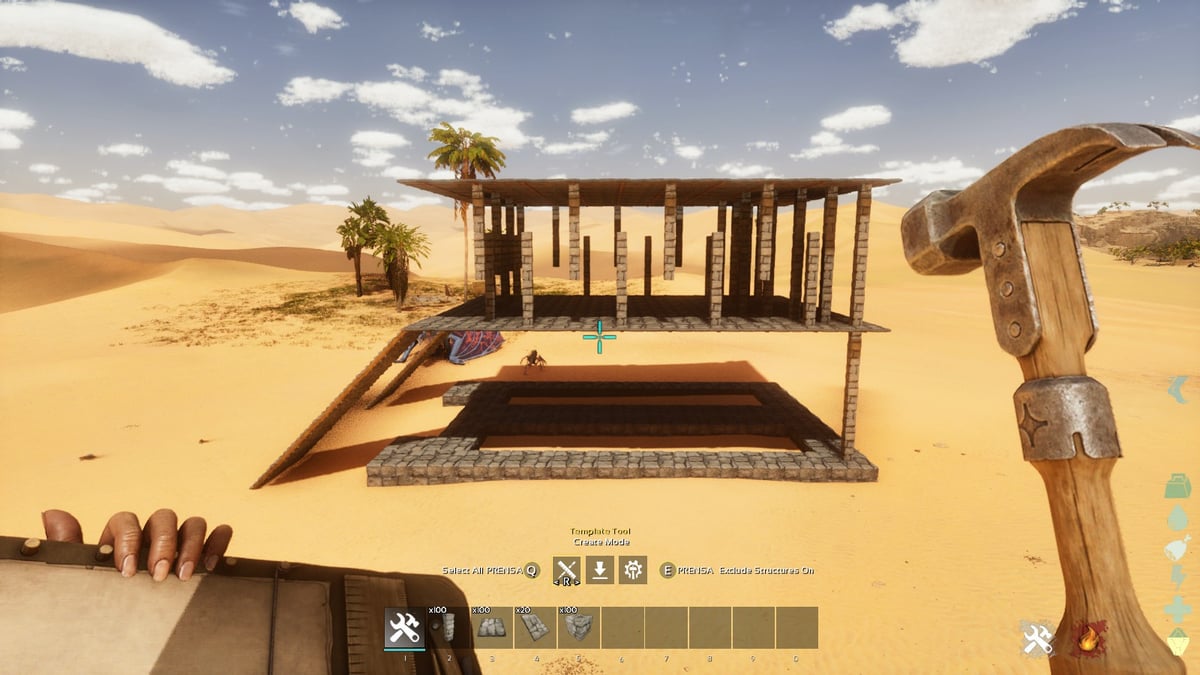Choose the flat stone foundation slot
Image resolution: width=1200 pixels, height=675 pixels.
(492, 628)
